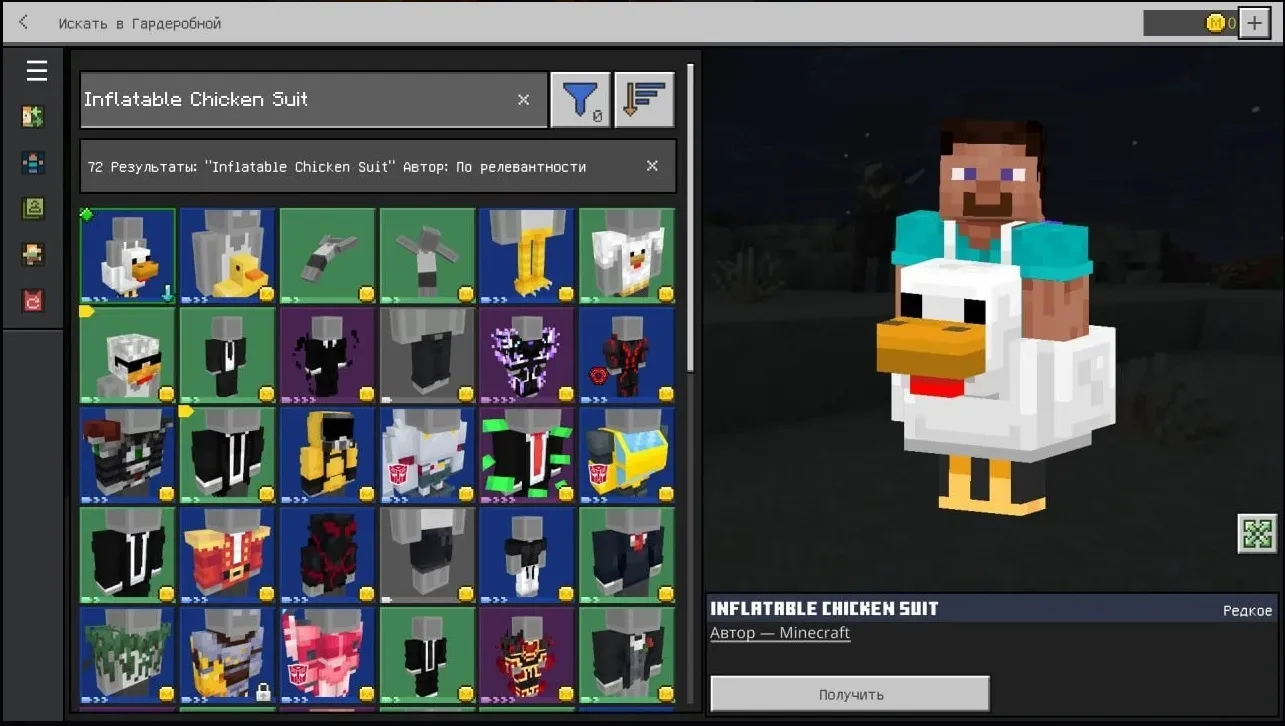Click the back chevron at top left
This screenshot has width=1285, height=726.
22,21
